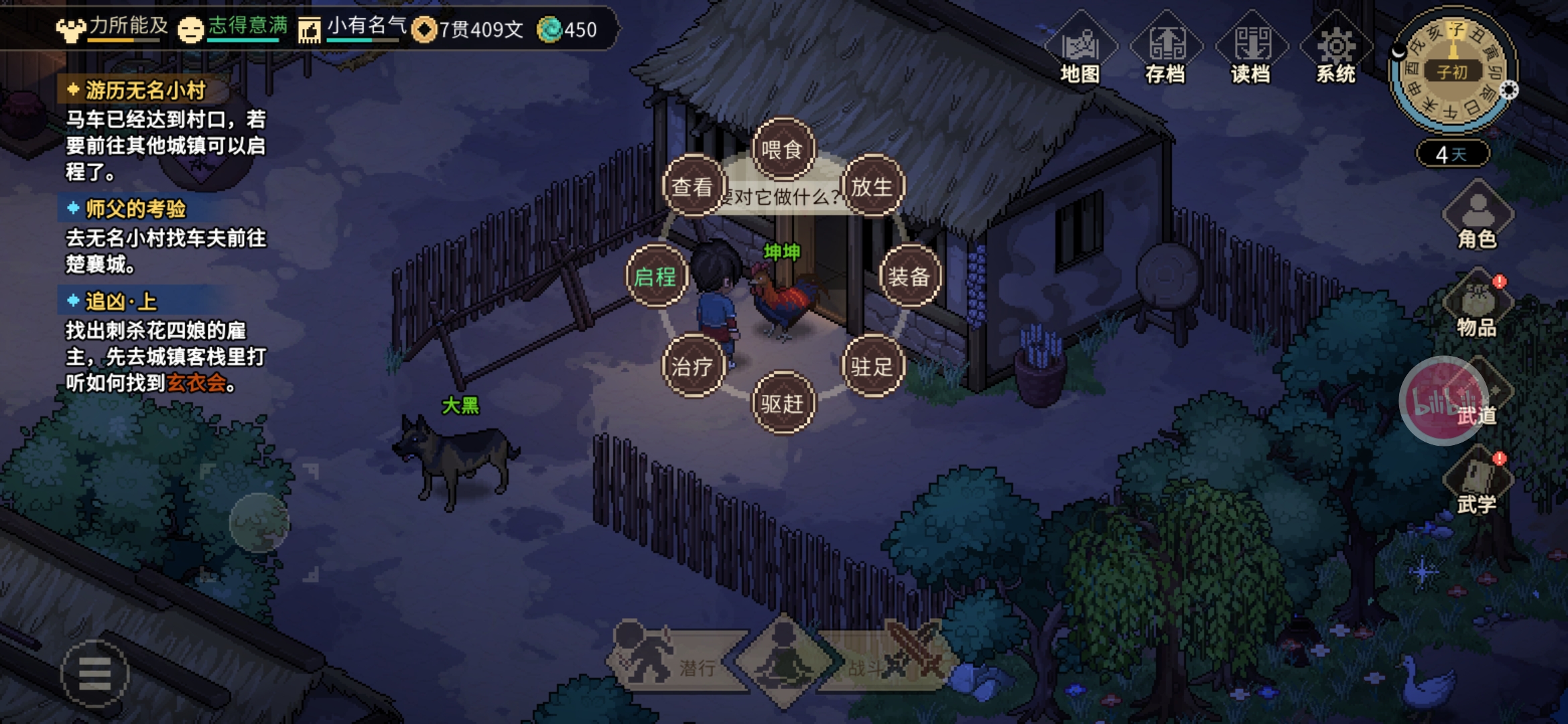Select the 游历无名小村 quest tracker entry
The width and height of the screenshot is (1568, 724).
tap(145, 90)
